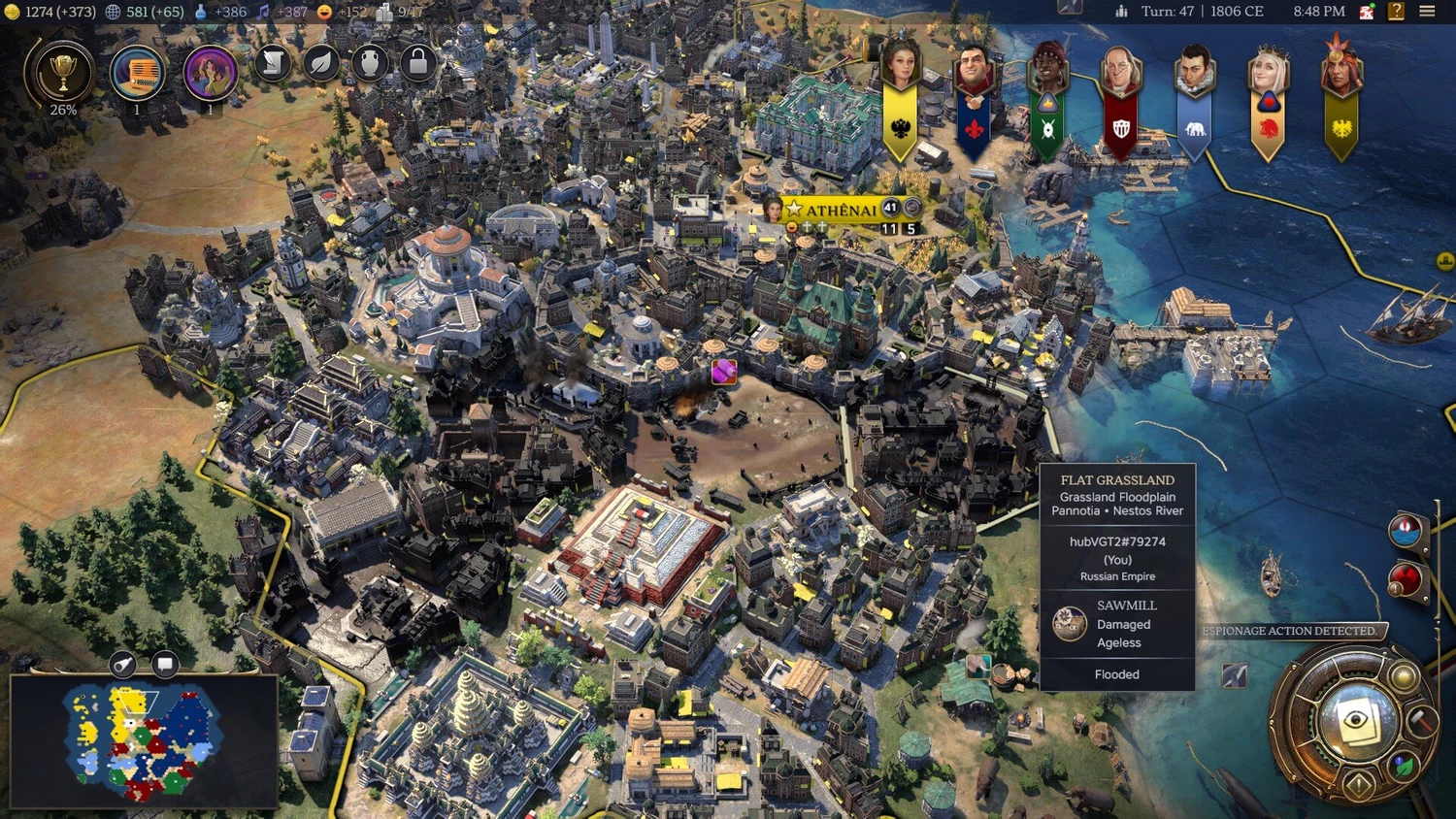Image resolution: width=1456 pixels, height=819 pixels.
Task: Select the Russian leader portrait with yellow banner
Action: 900,68
